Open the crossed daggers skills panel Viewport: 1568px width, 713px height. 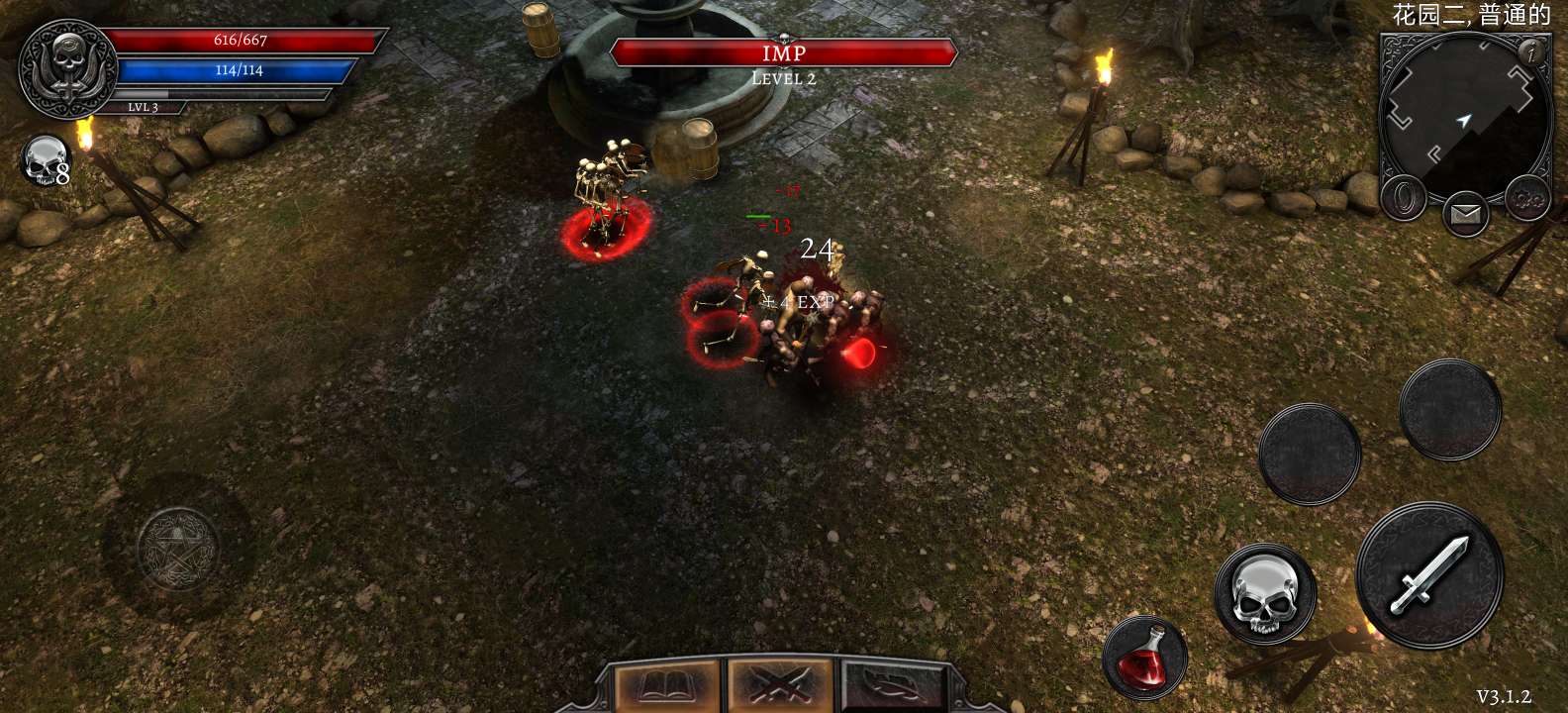click(x=780, y=683)
